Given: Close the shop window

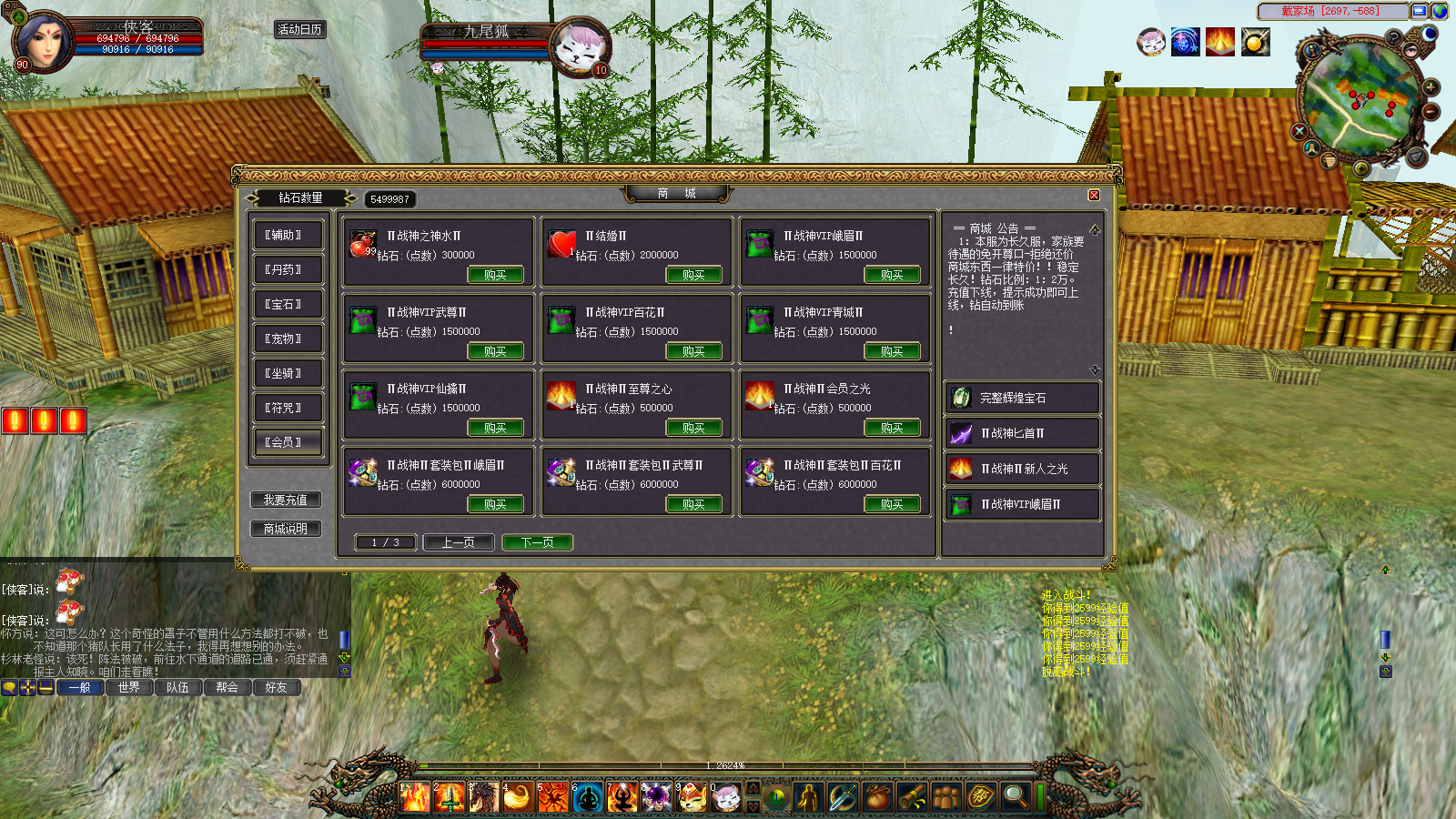Looking at the screenshot, I should tap(1094, 196).
